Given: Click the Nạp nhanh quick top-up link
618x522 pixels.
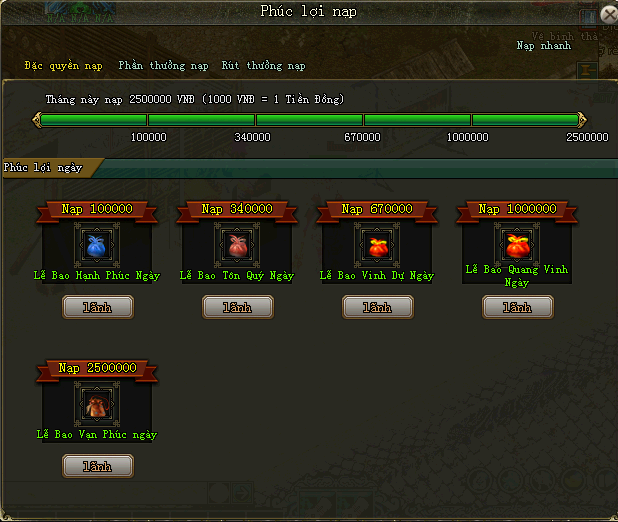Looking at the screenshot, I should coord(543,46).
